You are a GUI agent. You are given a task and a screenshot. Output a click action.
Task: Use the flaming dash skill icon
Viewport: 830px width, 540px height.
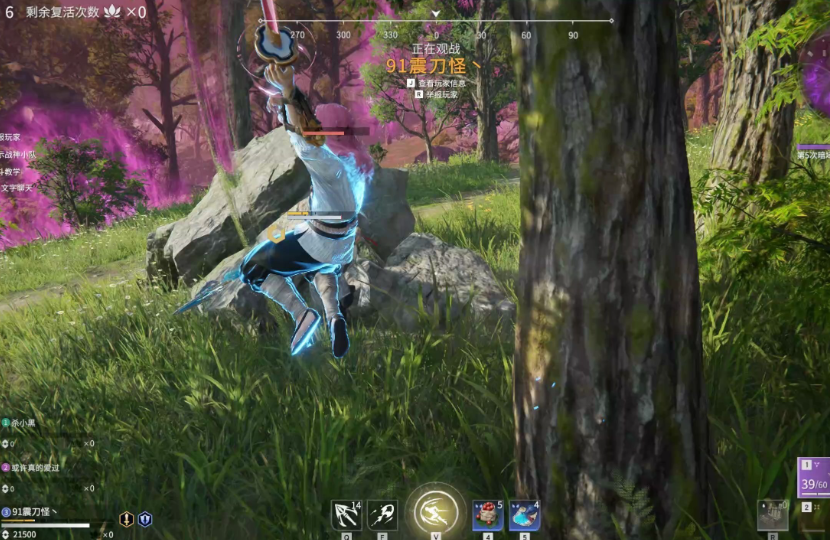pyautogui.click(x=382, y=514)
